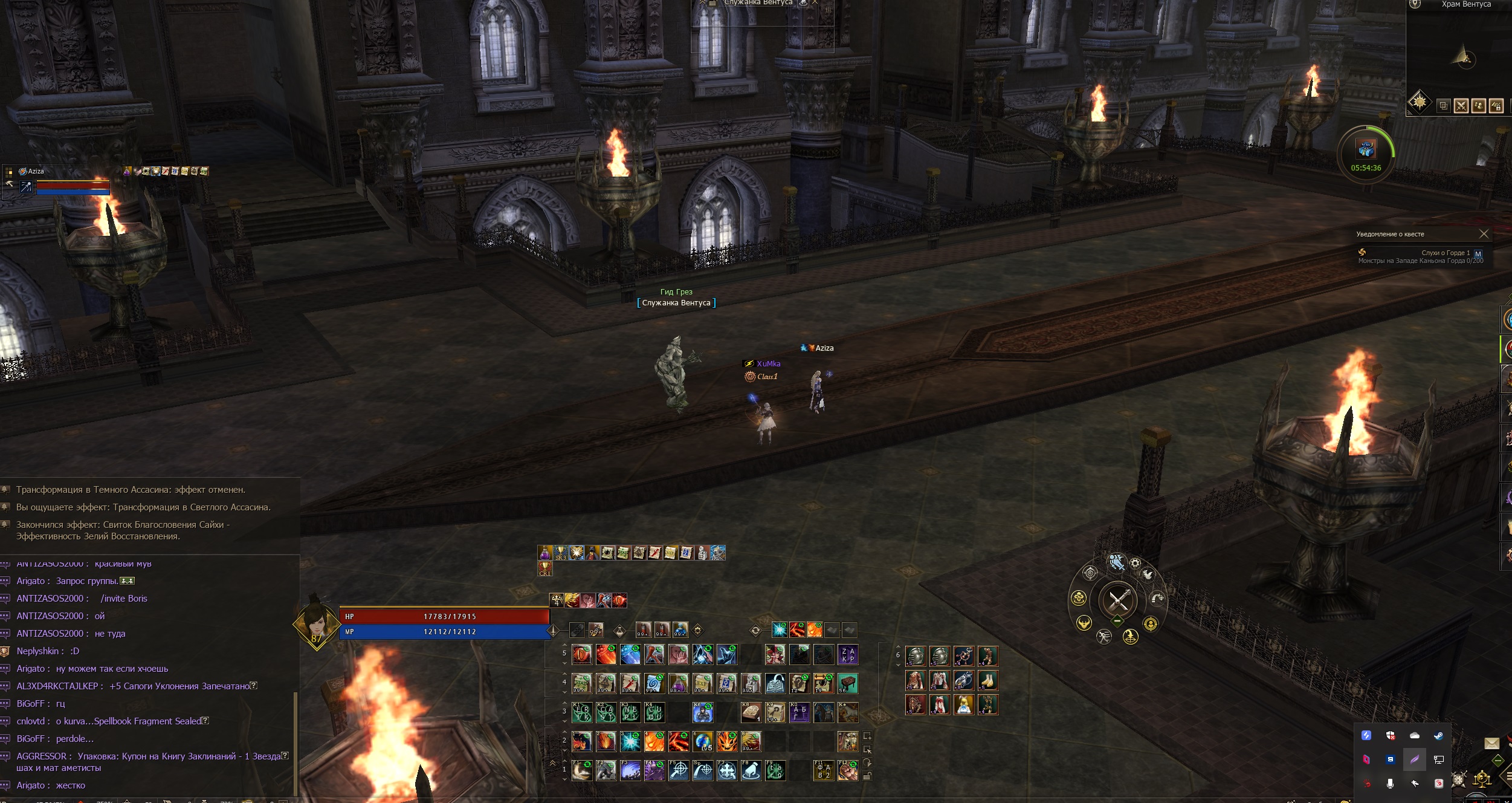Image resolution: width=1512 pixels, height=803 pixels.
Task: Open the mail envelope icon
Action: 1491,743
